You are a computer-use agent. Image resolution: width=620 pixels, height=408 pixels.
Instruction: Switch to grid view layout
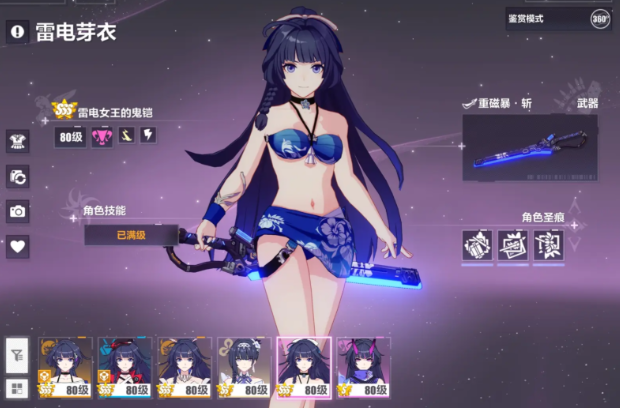point(17,388)
